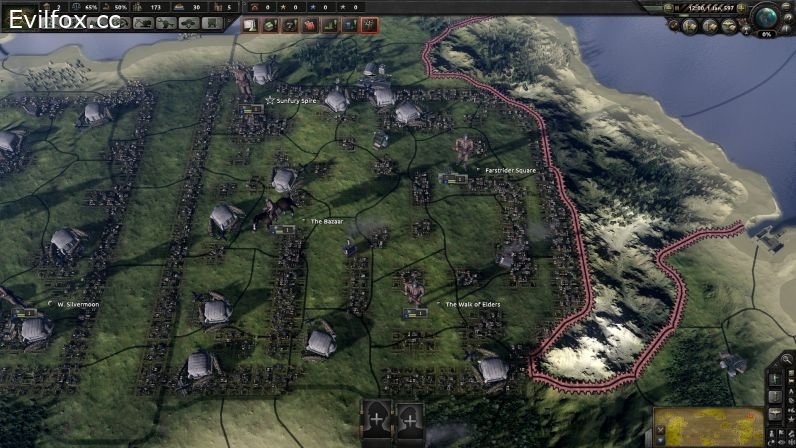Select The Walk of Elders label
The image size is (796, 448).
point(472,304)
